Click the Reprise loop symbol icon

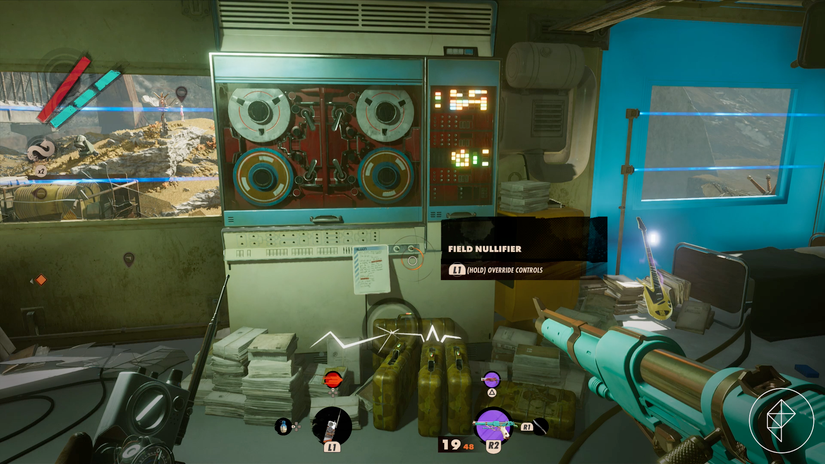pos(42,149)
